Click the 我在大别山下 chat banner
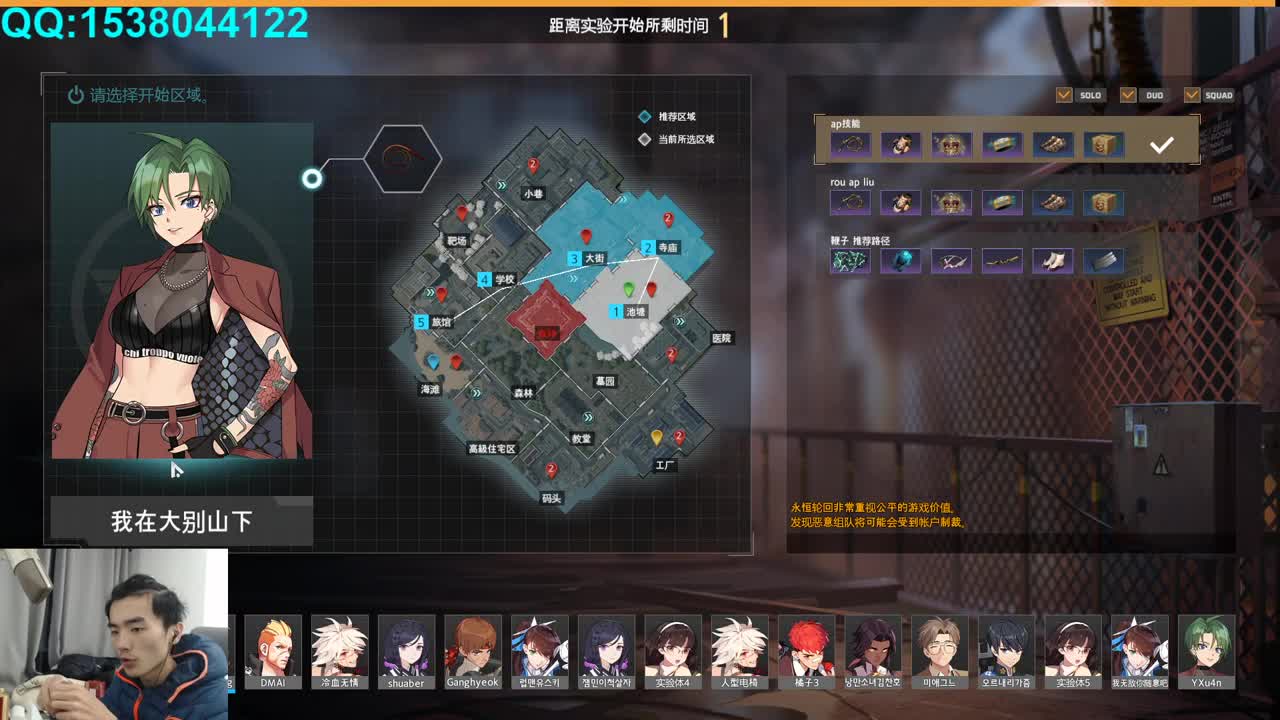The height and width of the screenshot is (720, 1280). [x=182, y=520]
